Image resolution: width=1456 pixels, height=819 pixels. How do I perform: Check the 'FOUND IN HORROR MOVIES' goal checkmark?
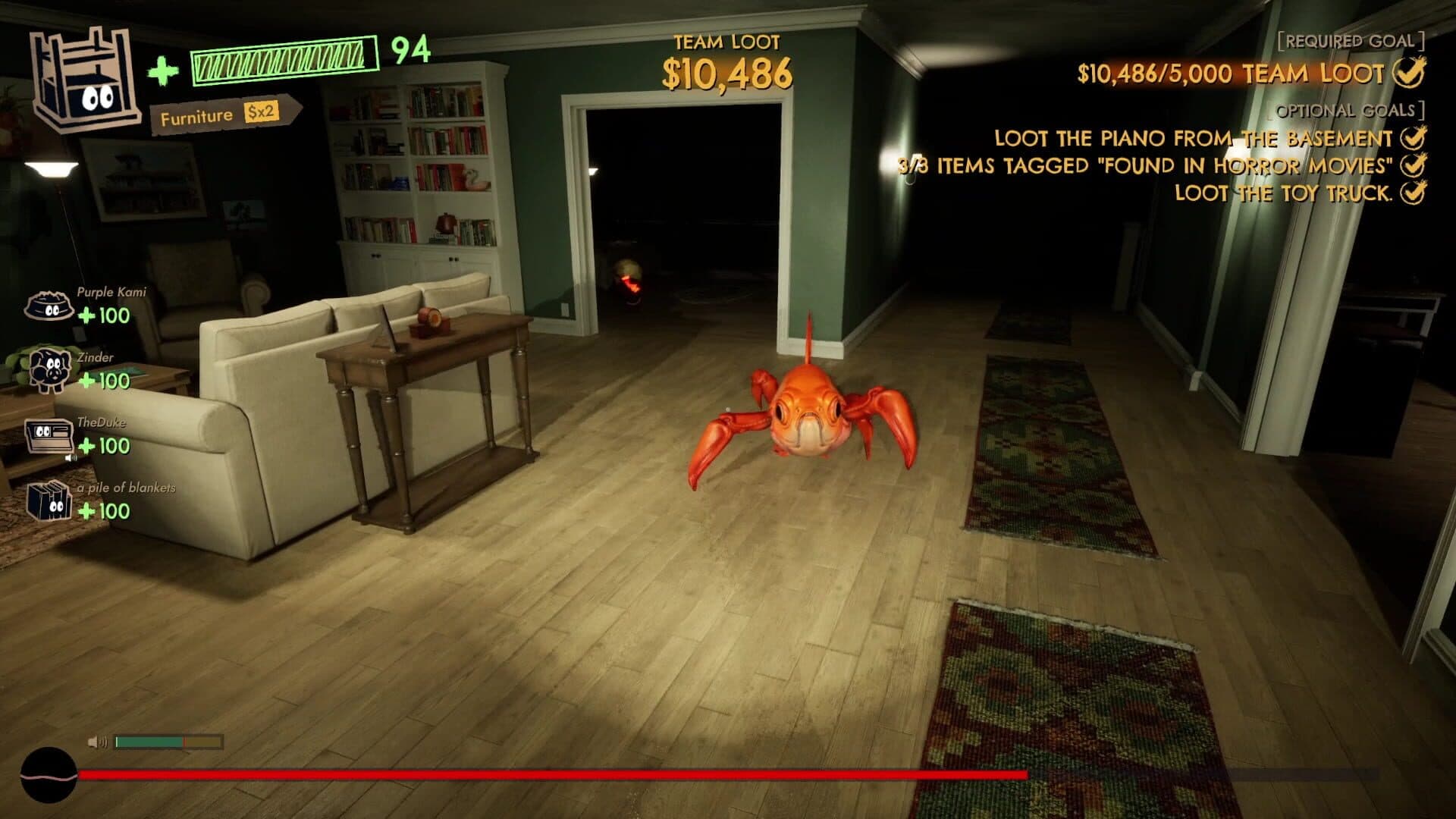(1412, 166)
